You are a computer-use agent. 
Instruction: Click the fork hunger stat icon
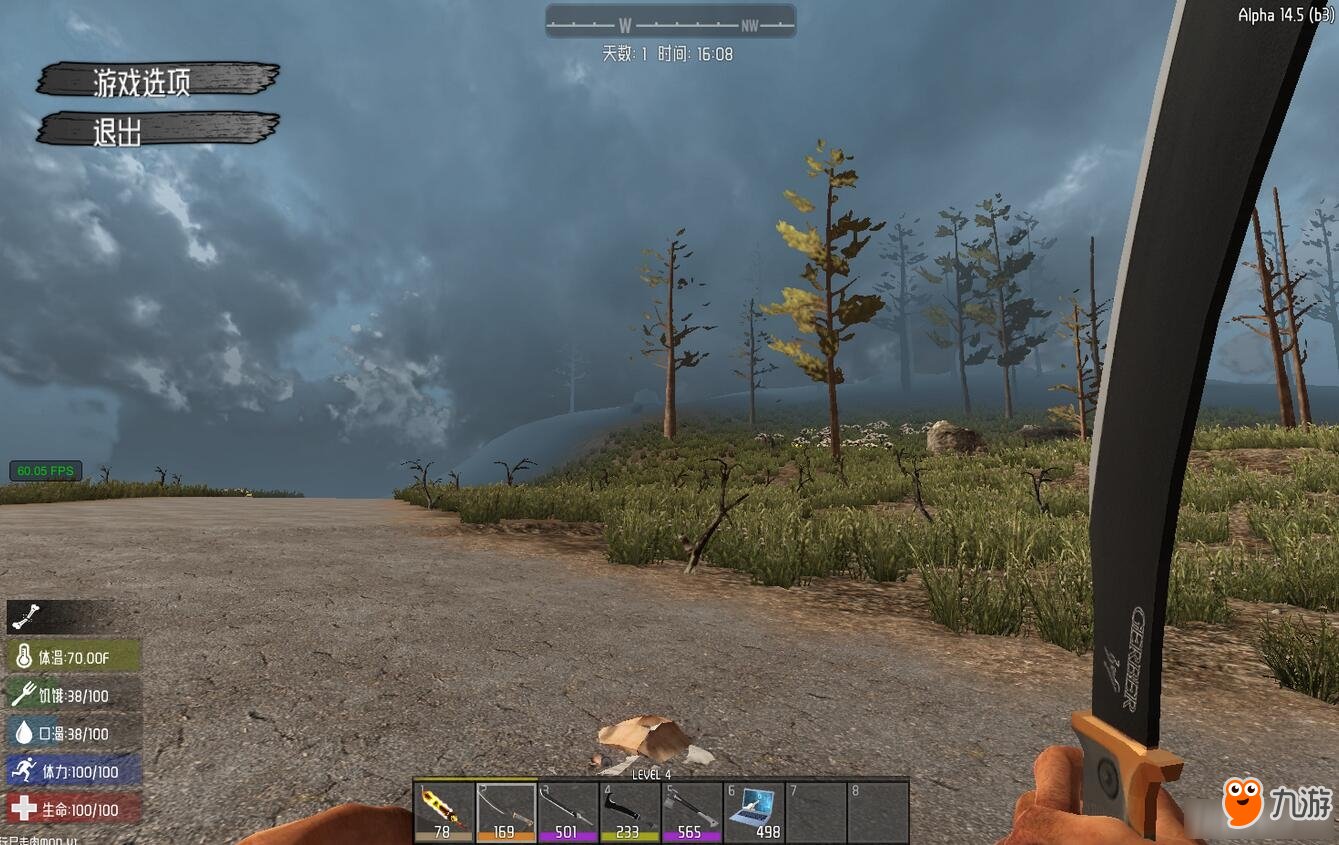tap(22, 695)
